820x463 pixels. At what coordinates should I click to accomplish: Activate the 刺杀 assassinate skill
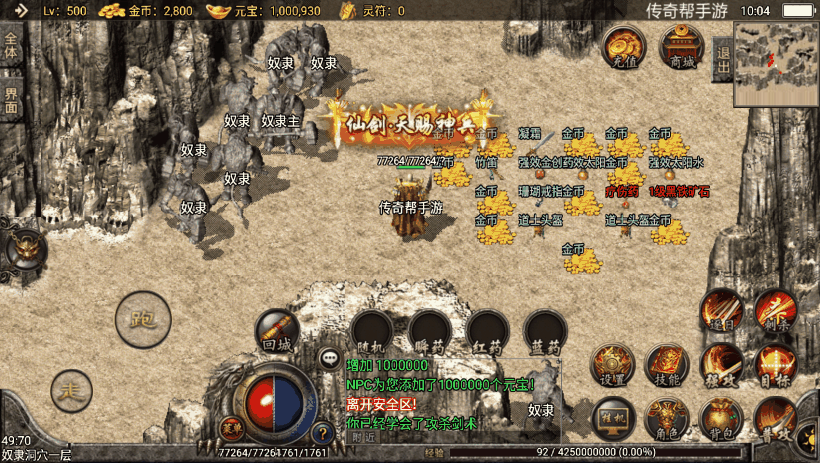(775, 310)
